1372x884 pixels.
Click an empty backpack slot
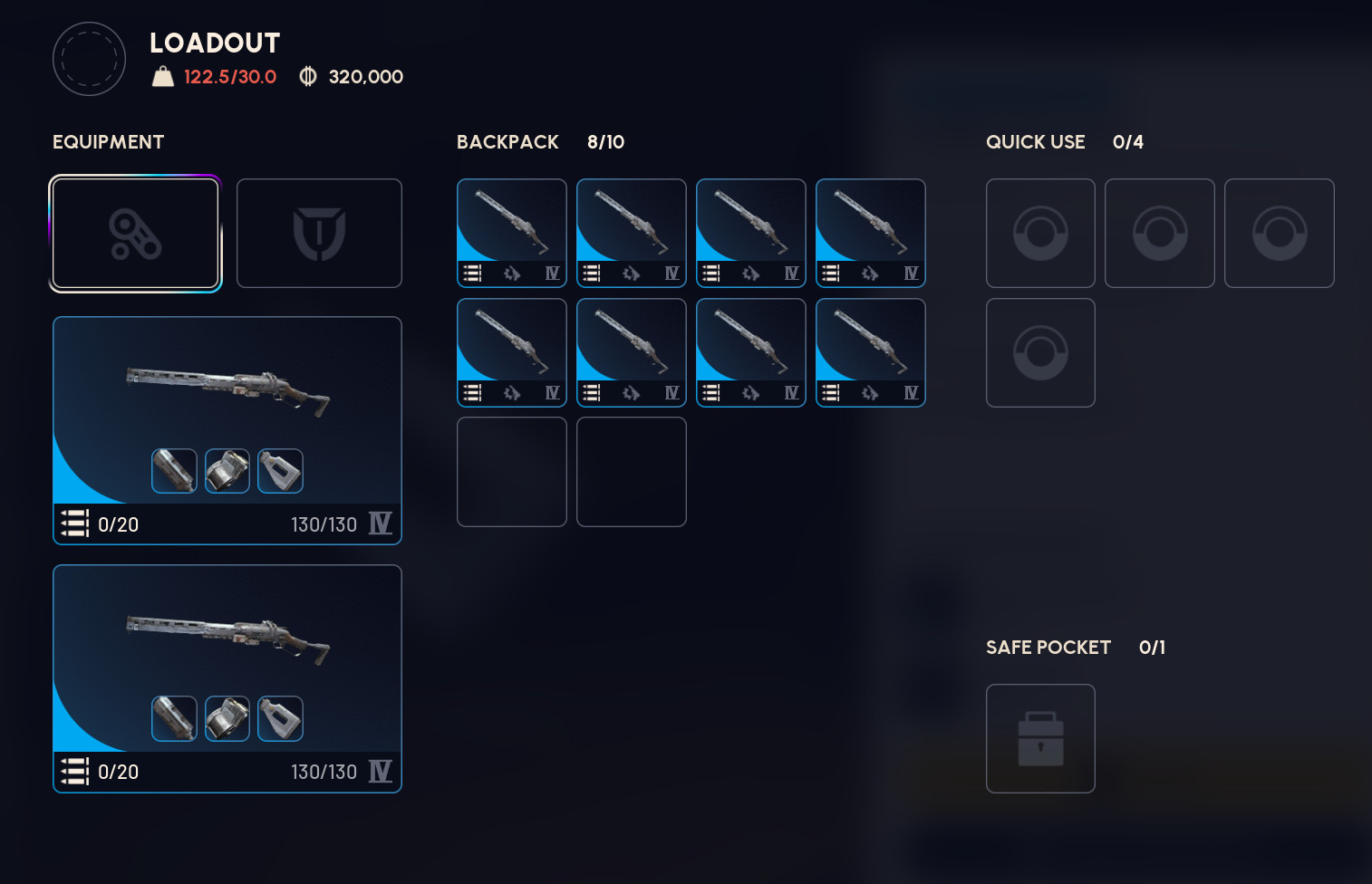coord(511,471)
